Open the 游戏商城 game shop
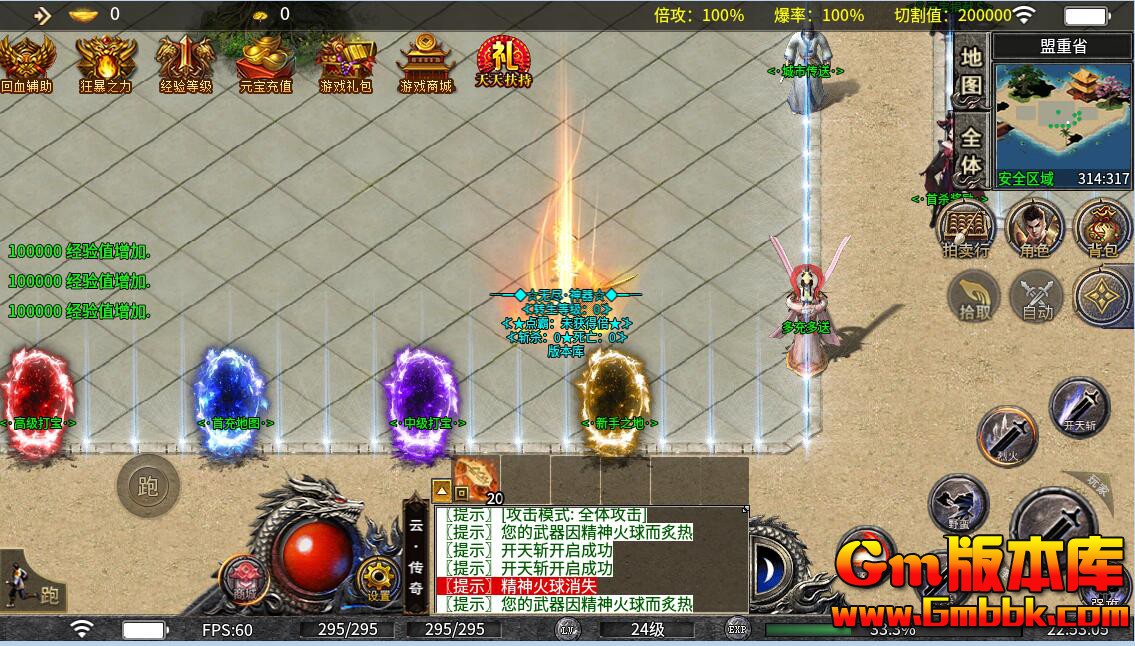The image size is (1135, 646). click(x=426, y=63)
